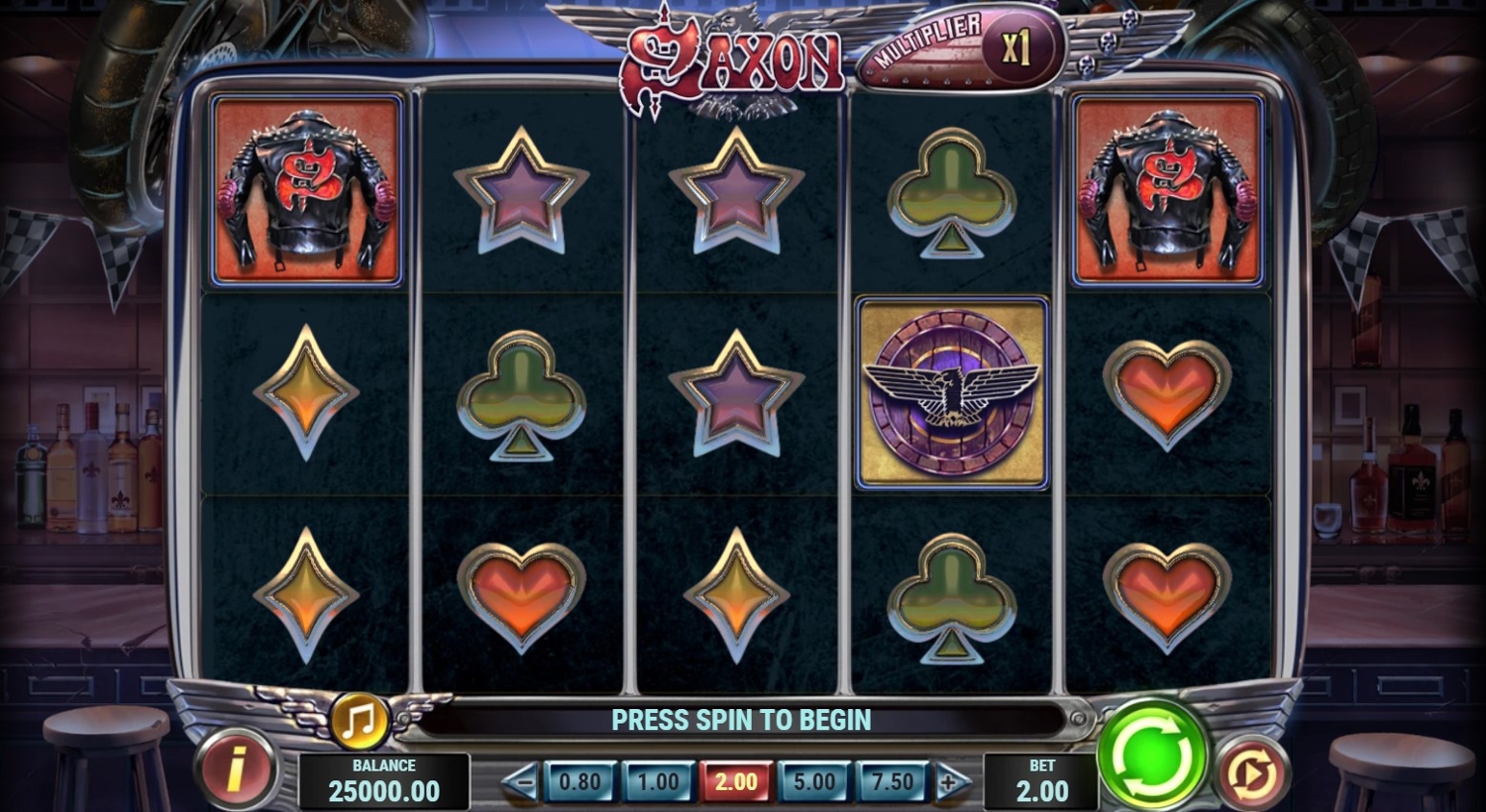Choose the 1.00 bet amount
Screen dimensions: 1486x812
coord(658,782)
